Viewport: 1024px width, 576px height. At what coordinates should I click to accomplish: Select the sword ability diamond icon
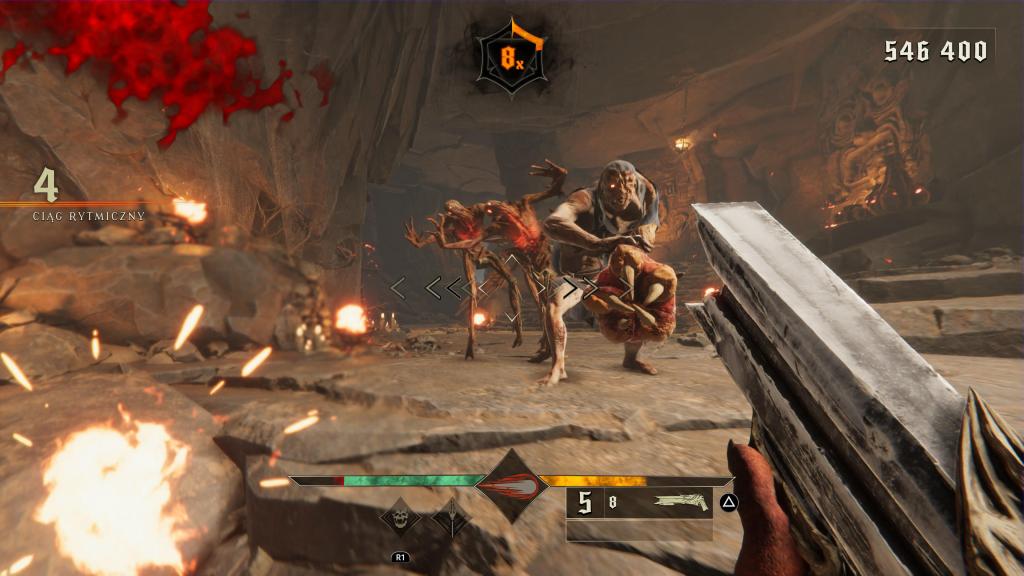coord(449,517)
